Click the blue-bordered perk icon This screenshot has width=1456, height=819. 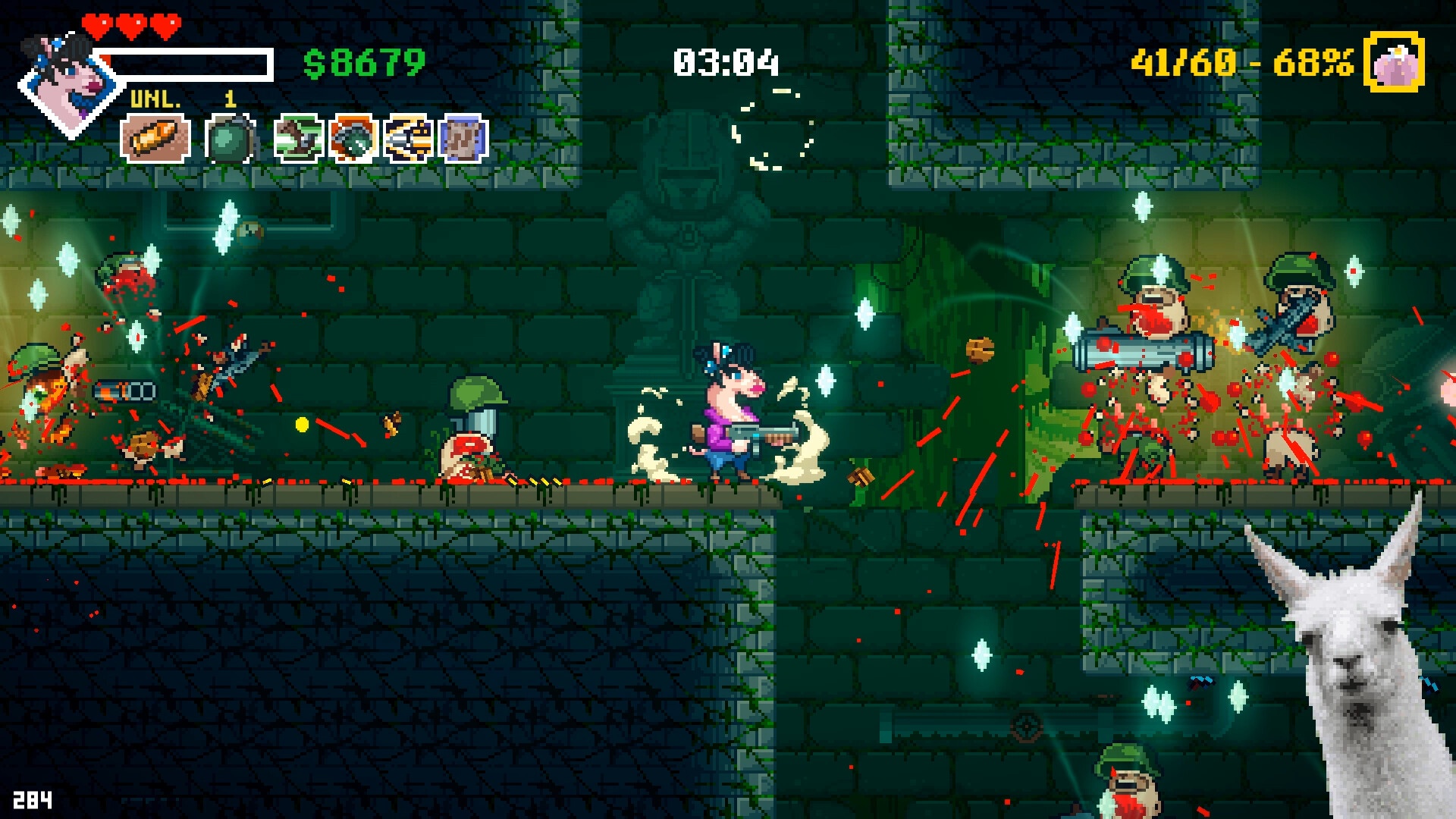pyautogui.click(x=463, y=139)
